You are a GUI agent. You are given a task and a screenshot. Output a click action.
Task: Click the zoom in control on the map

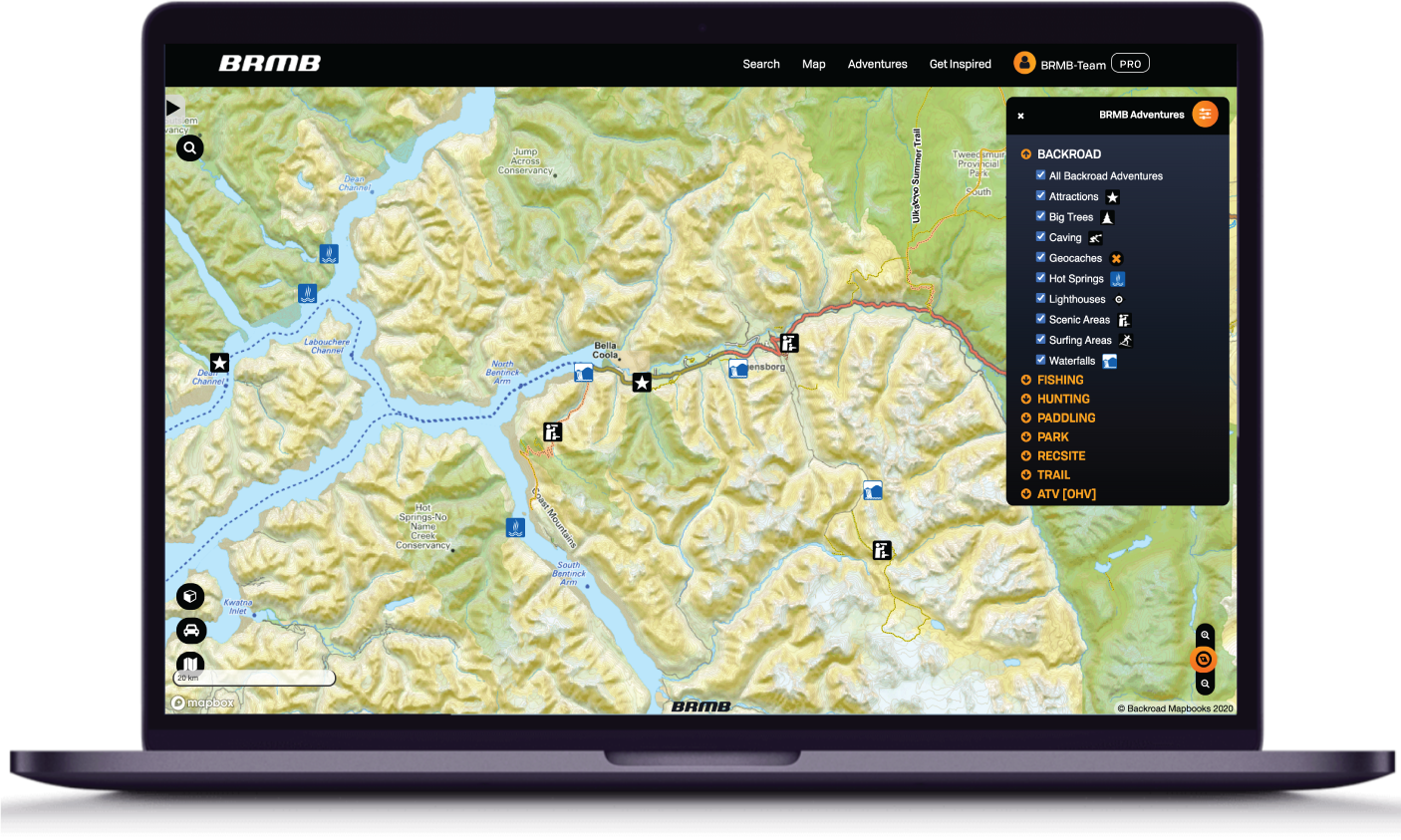(x=1205, y=635)
